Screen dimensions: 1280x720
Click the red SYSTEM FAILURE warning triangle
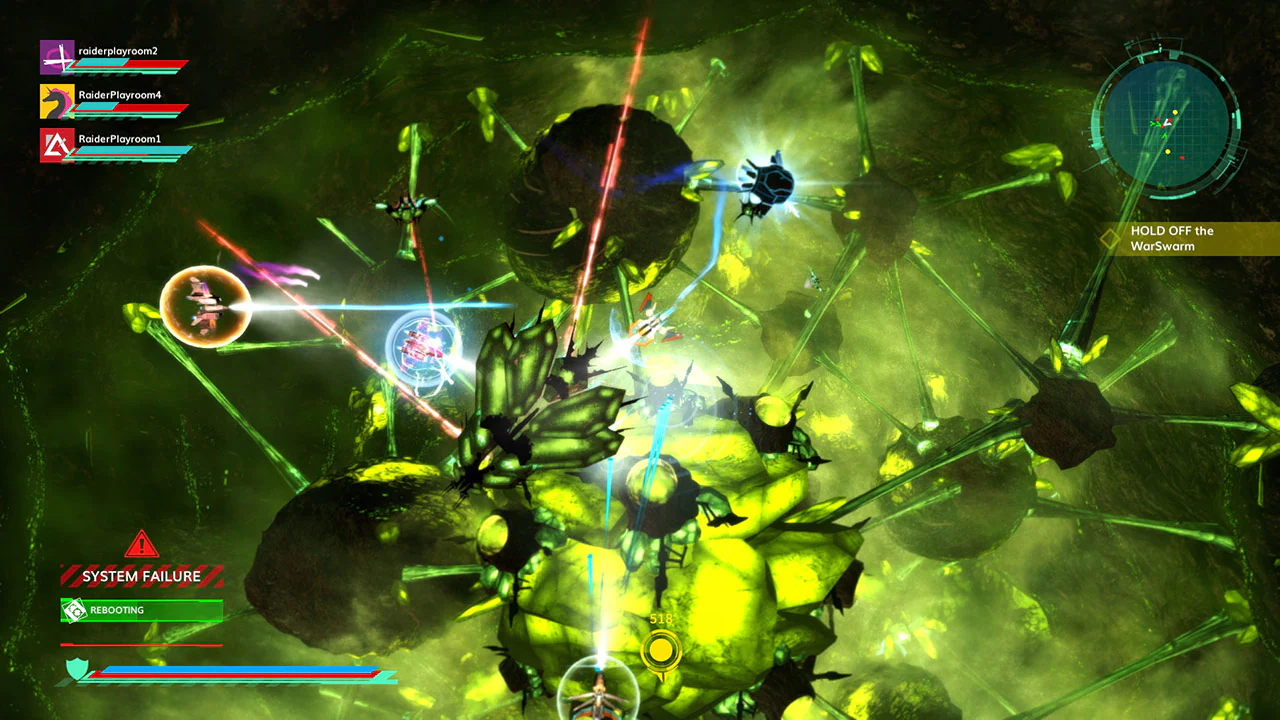point(141,545)
